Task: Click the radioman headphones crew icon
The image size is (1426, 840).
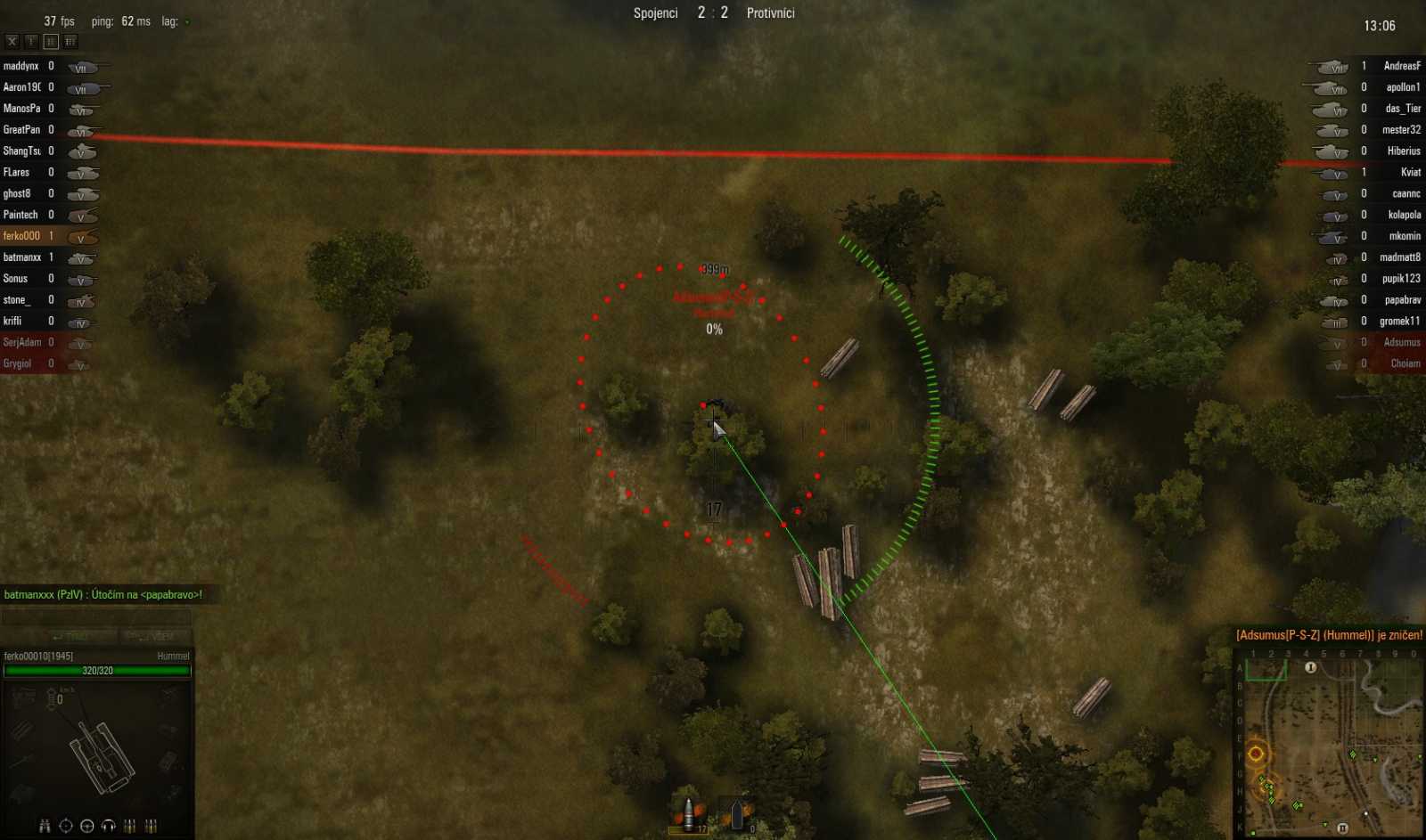Action: (109, 826)
